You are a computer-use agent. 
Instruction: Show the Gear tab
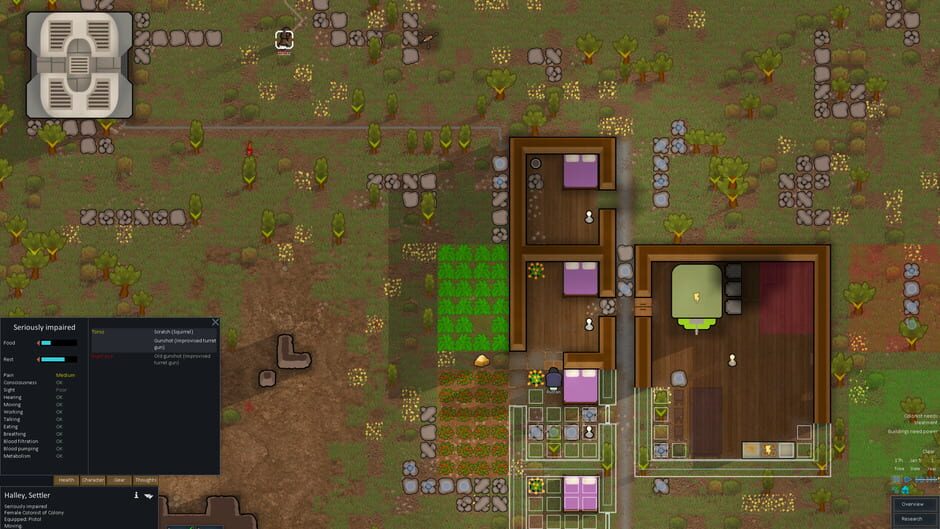point(119,480)
